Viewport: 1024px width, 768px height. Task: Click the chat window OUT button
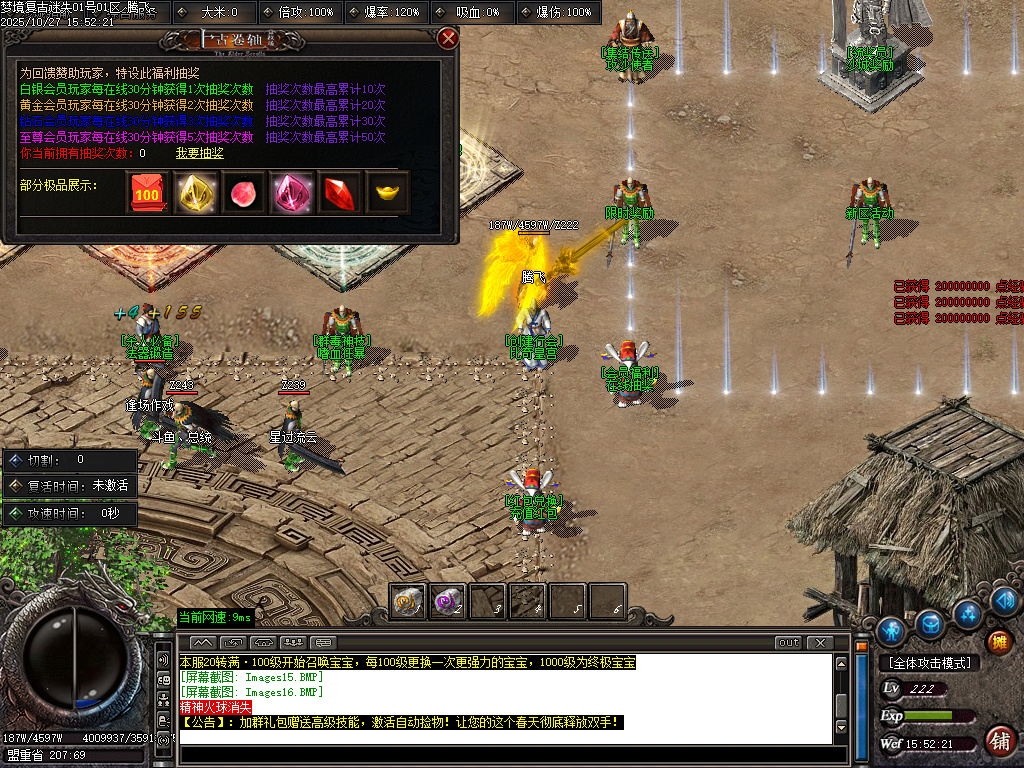(x=788, y=642)
